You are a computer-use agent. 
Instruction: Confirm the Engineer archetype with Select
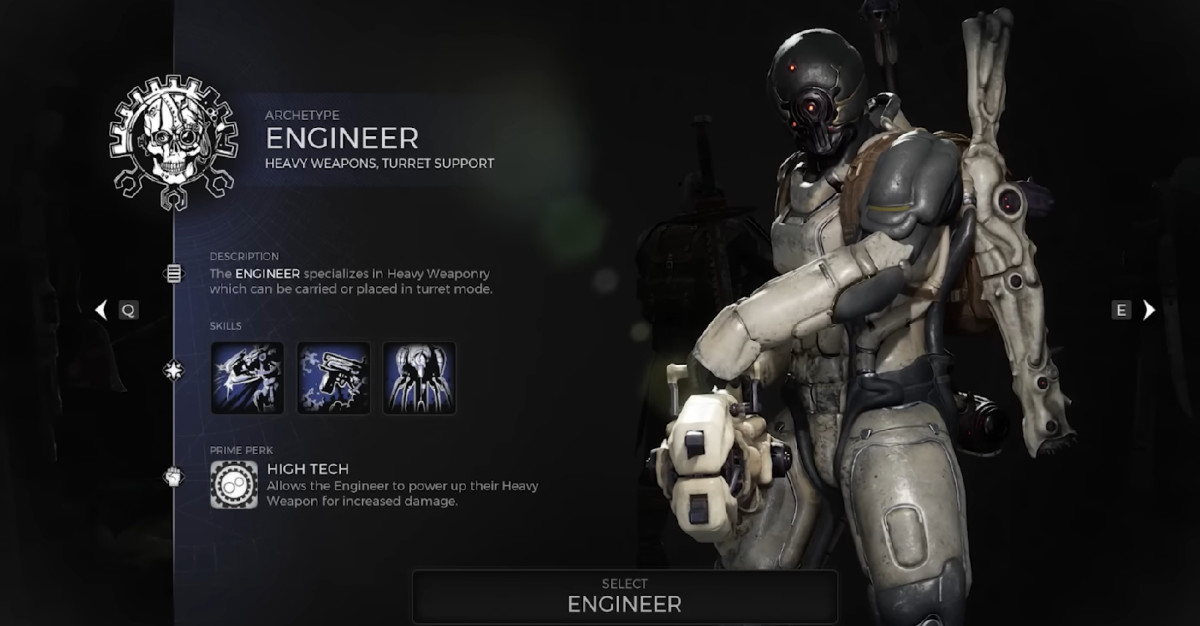[625, 596]
